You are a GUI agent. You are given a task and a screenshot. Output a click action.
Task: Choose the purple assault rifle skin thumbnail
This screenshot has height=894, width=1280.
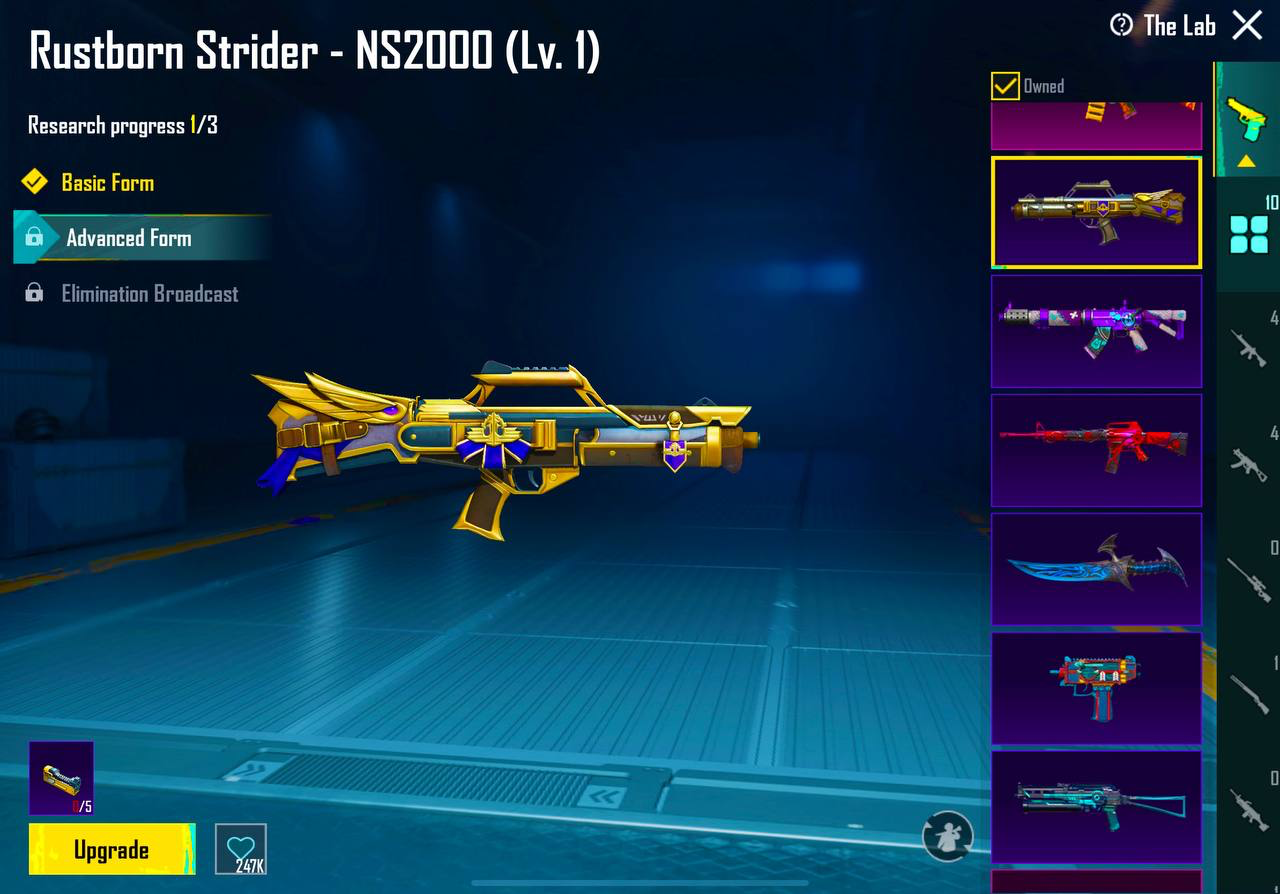point(1096,330)
